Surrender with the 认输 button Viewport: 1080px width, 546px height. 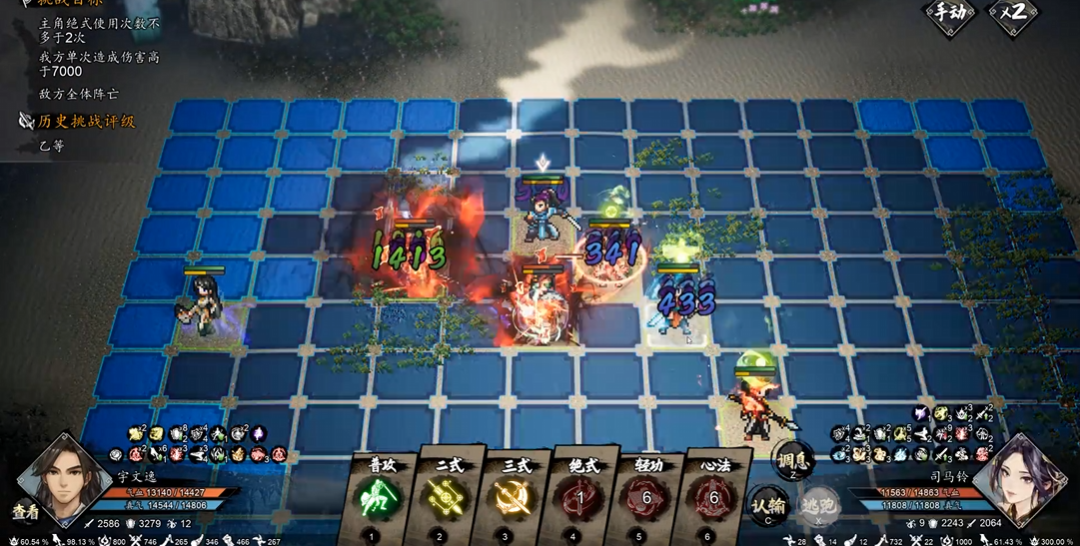click(766, 505)
